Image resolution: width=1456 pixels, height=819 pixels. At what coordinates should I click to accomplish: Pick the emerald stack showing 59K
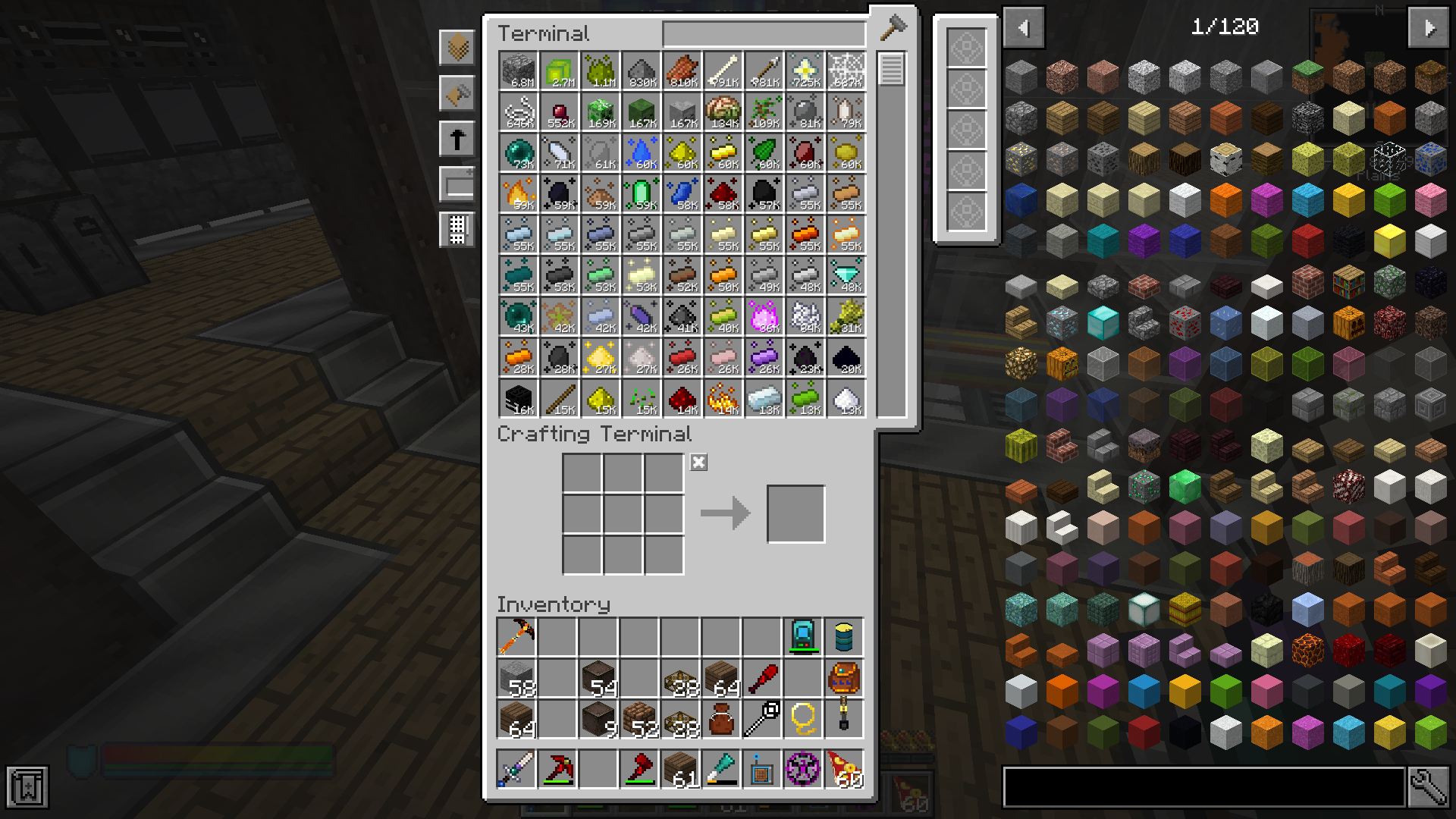click(x=642, y=193)
